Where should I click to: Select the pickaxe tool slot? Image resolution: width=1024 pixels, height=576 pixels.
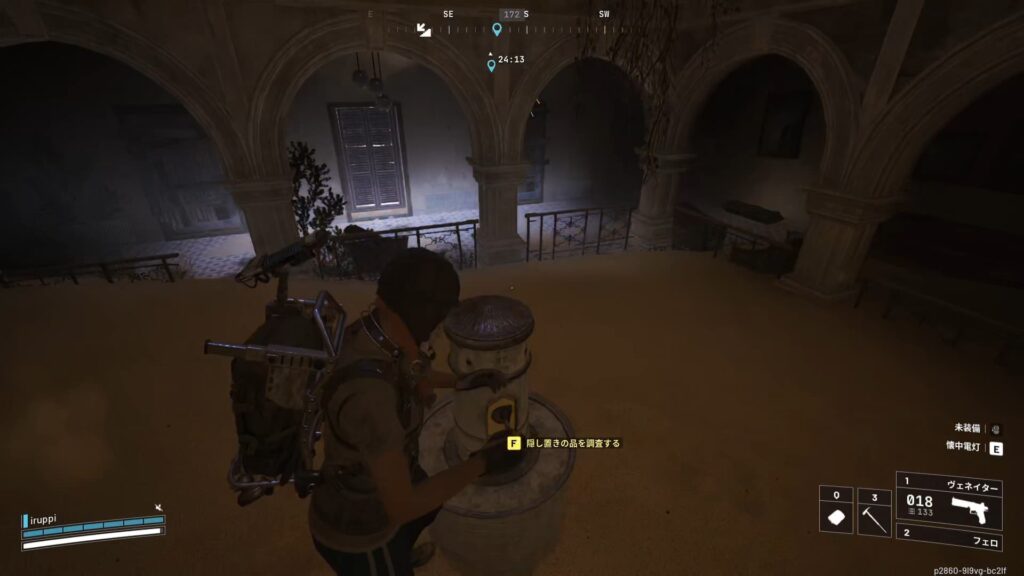[873, 513]
